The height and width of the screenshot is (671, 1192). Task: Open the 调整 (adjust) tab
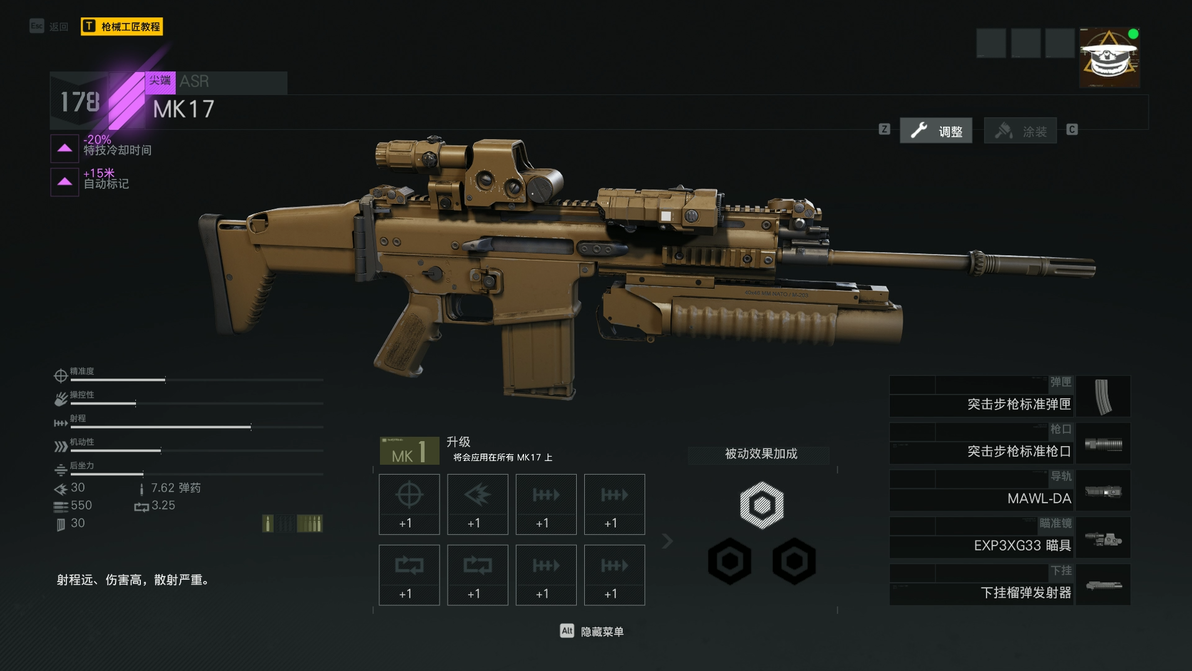[x=936, y=130]
